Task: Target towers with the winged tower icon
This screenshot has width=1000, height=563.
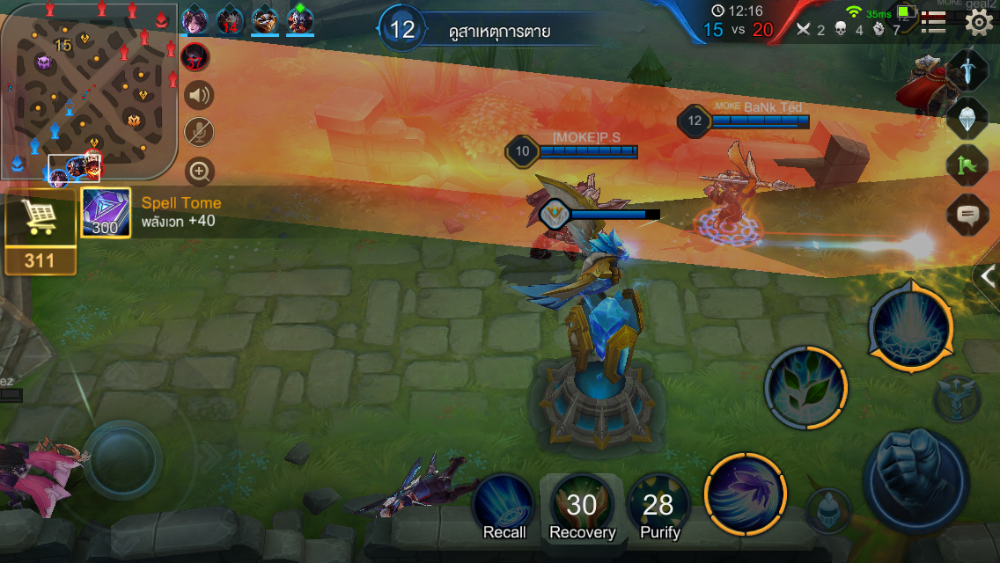Action: click(x=957, y=399)
